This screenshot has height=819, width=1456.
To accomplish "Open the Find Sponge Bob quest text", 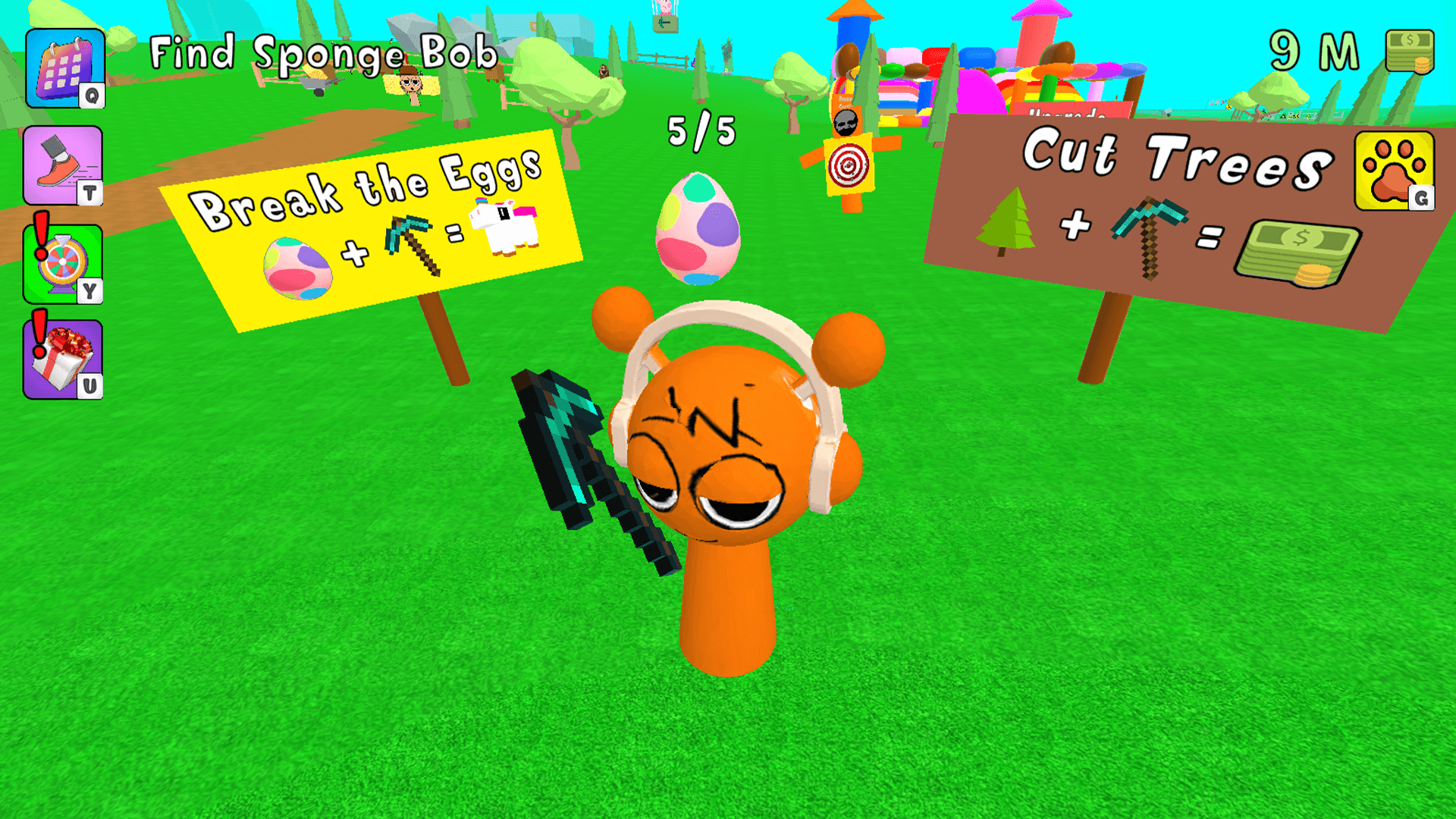I will (x=322, y=53).
